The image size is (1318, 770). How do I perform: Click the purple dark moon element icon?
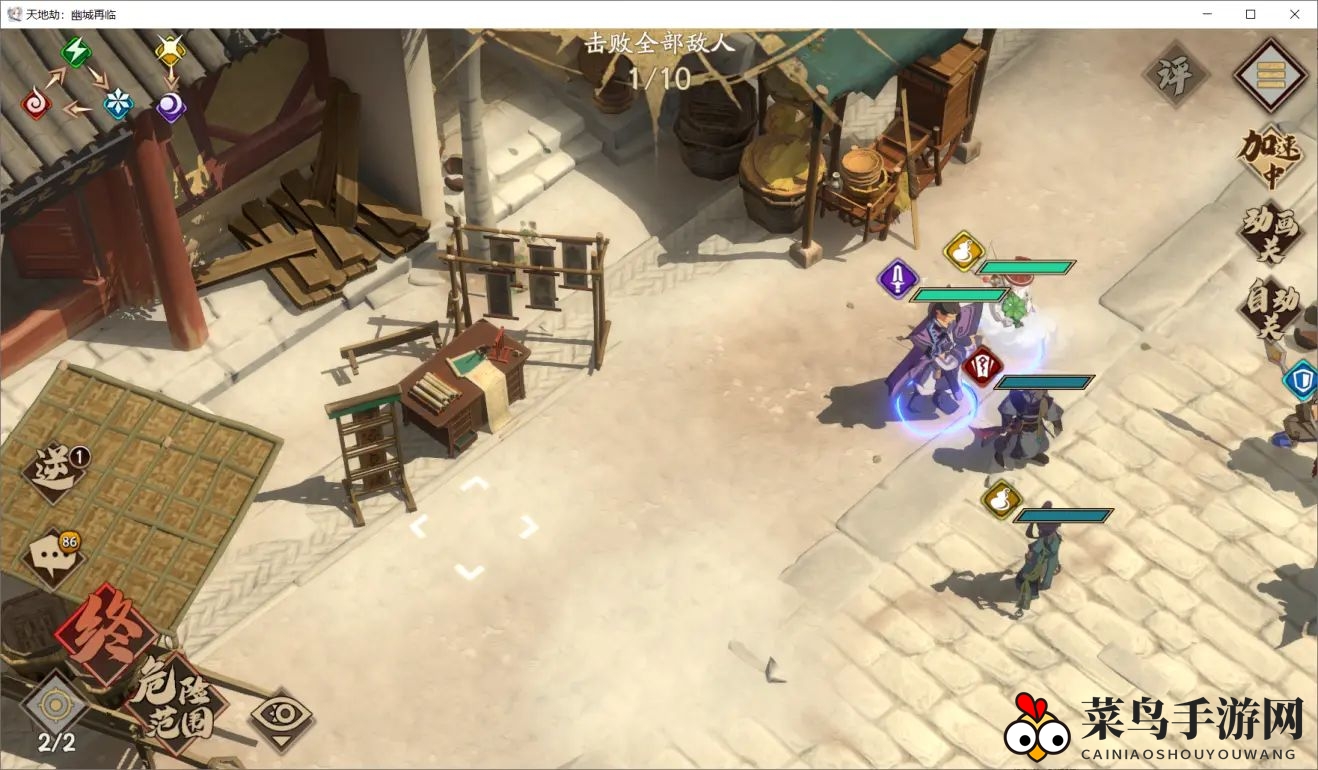tap(171, 106)
